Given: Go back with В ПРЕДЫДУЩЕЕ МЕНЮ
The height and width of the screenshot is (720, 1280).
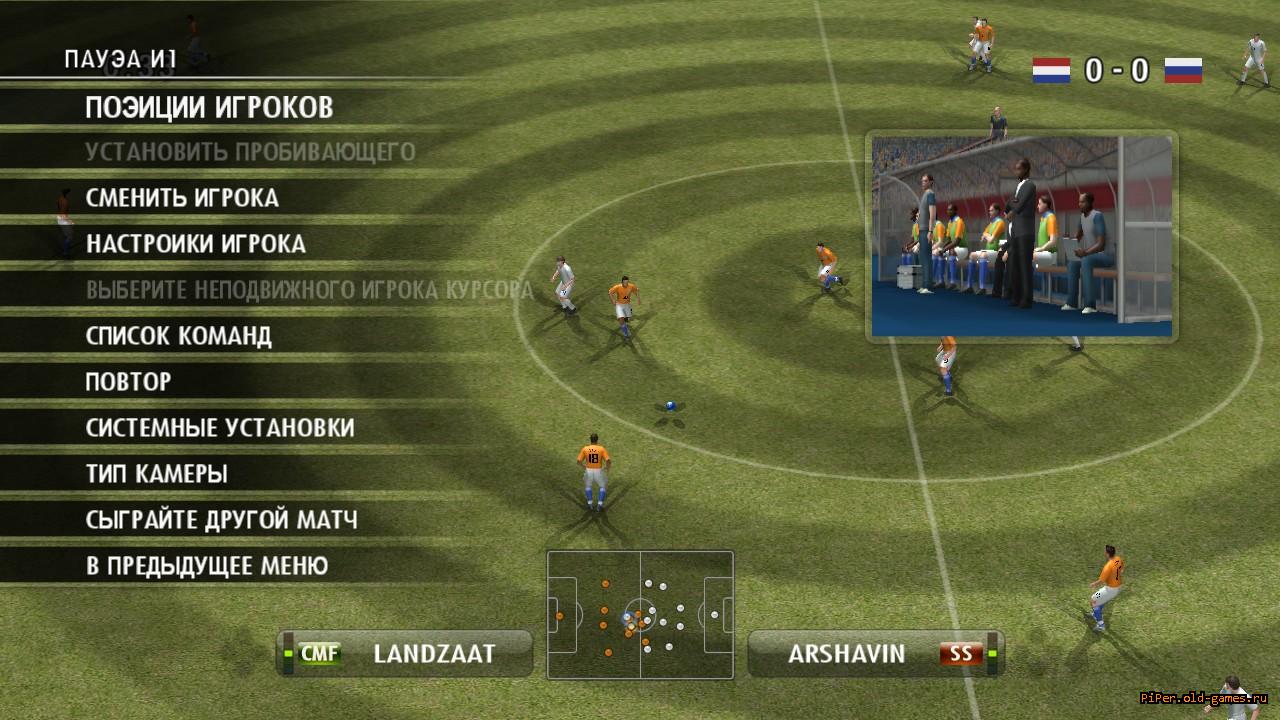Looking at the screenshot, I should point(207,566).
